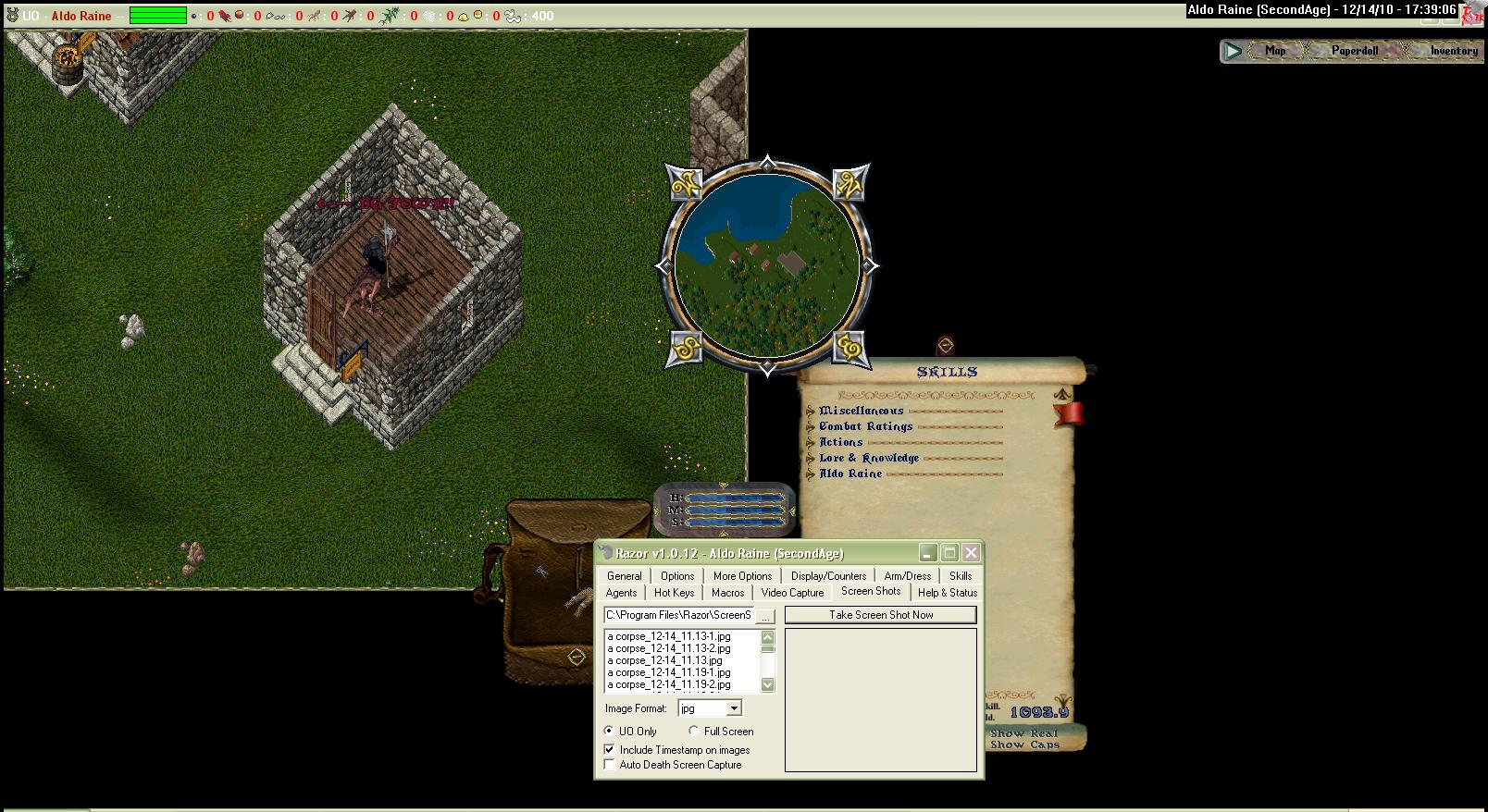Open the Inventory from the menu bar
The width and height of the screenshot is (1488, 812).
coord(1453,51)
